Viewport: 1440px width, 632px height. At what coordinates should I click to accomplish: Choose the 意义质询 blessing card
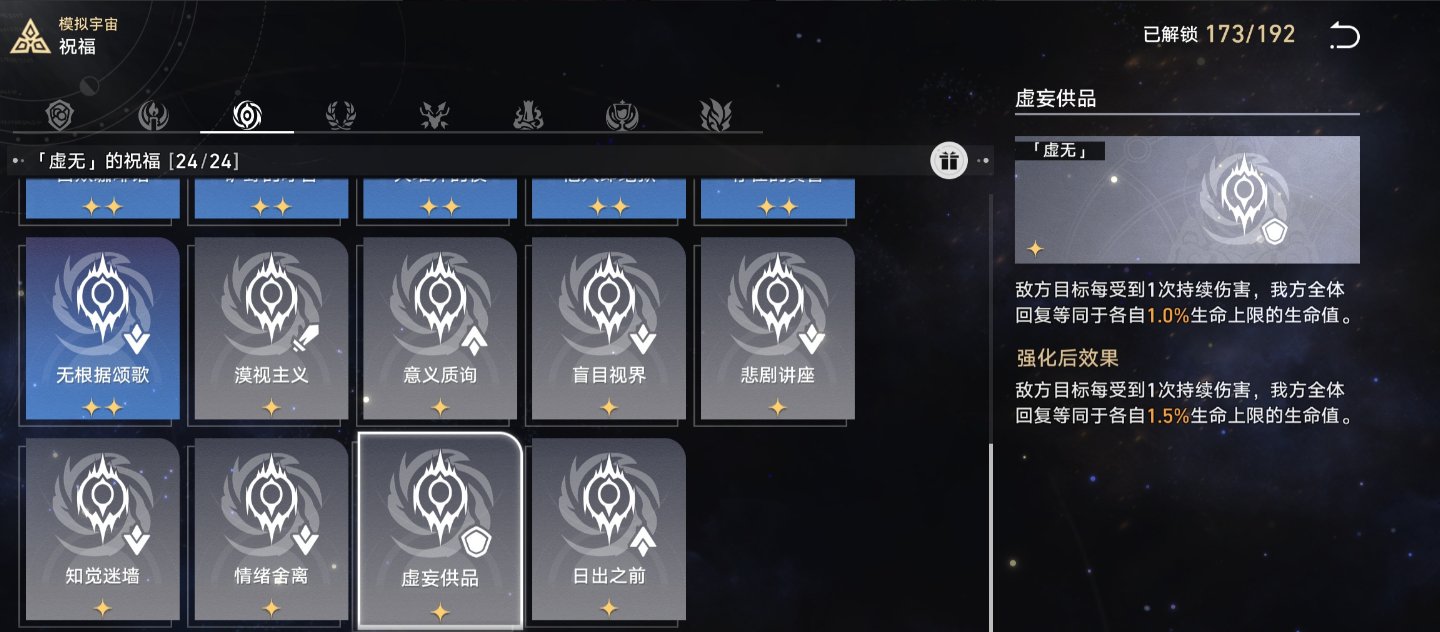(440, 328)
